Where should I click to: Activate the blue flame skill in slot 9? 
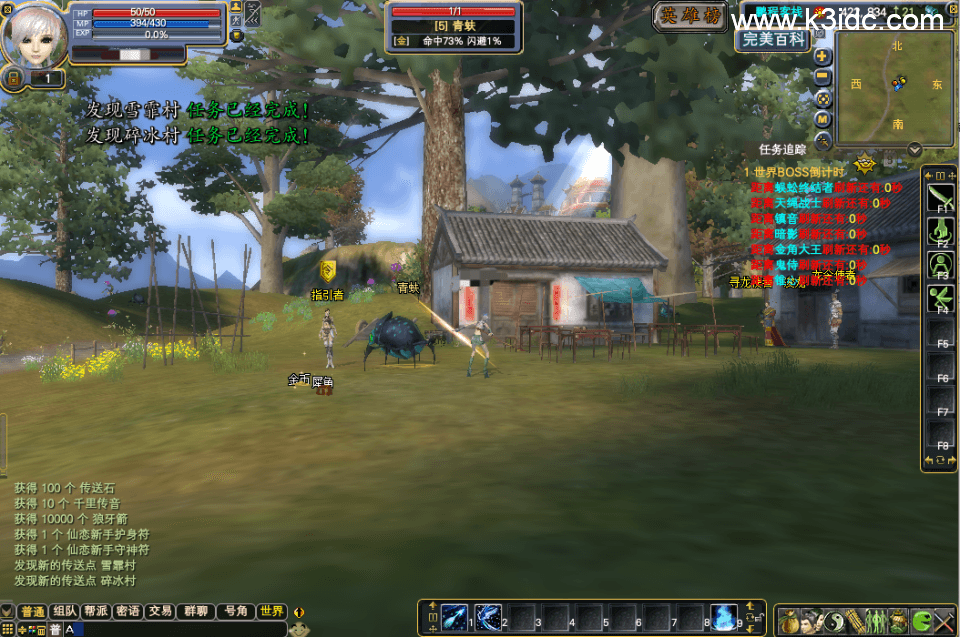click(x=723, y=617)
